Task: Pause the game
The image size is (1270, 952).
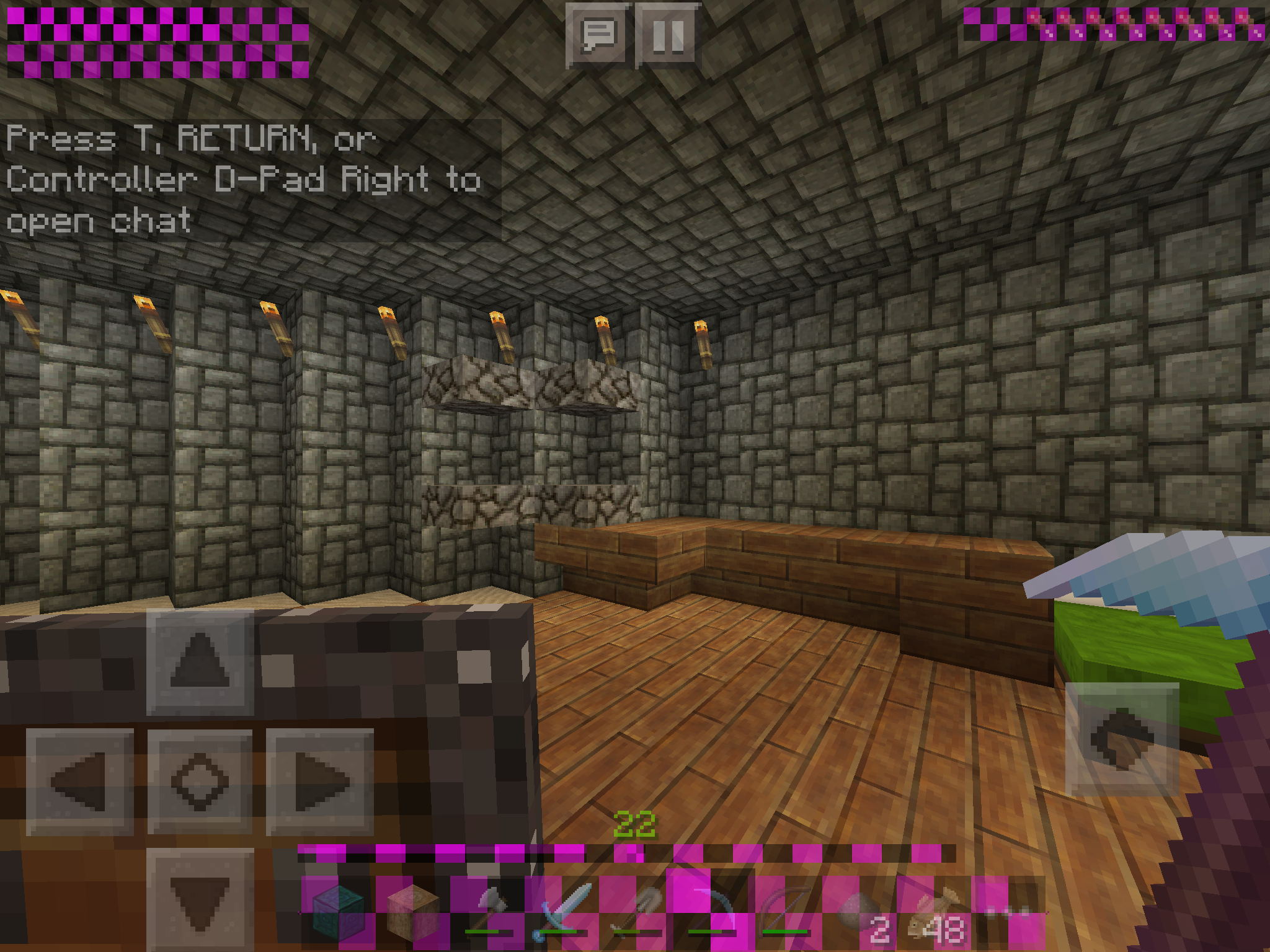Action: click(x=668, y=35)
